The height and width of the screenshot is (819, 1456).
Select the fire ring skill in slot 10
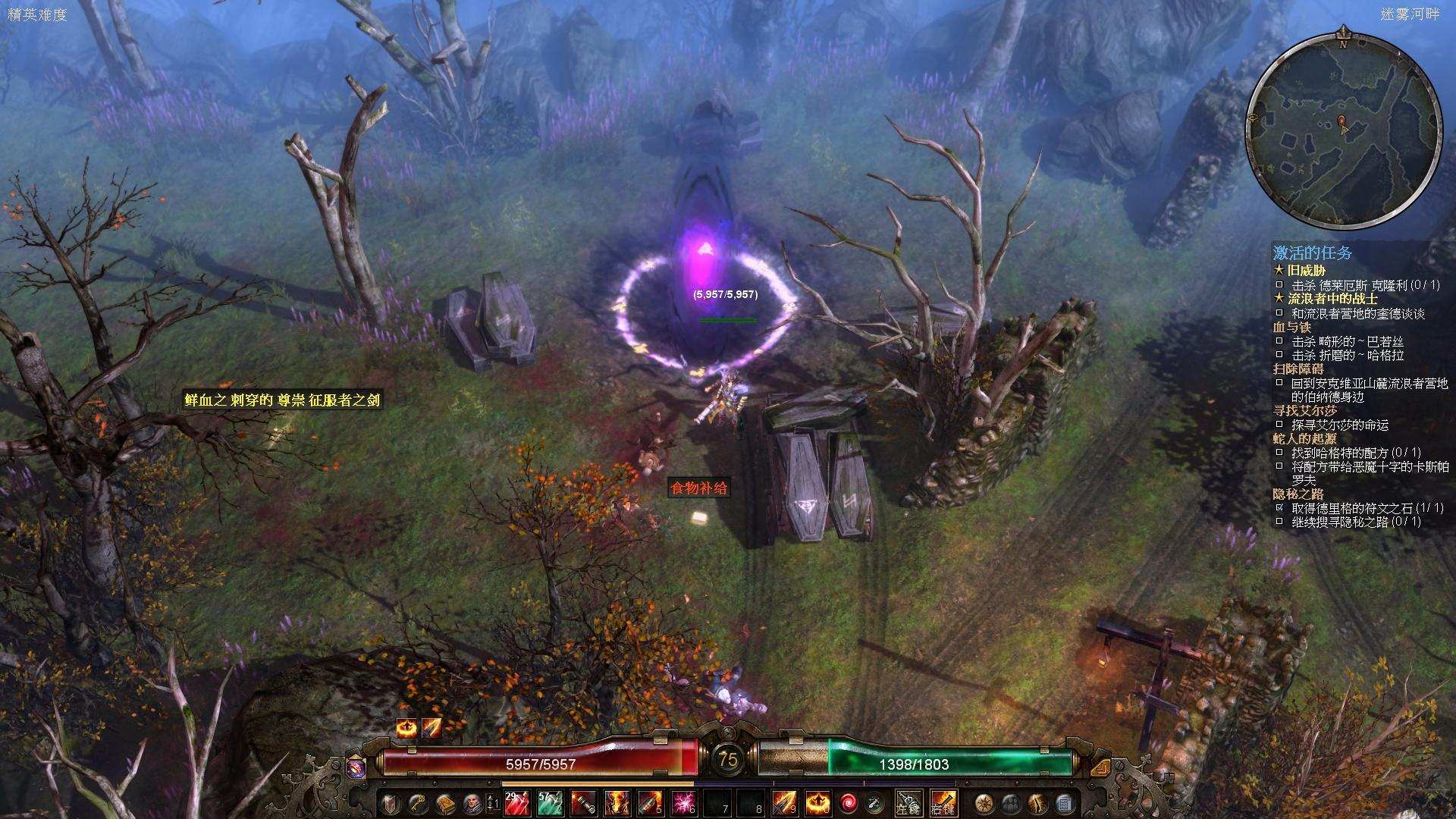(x=820, y=802)
